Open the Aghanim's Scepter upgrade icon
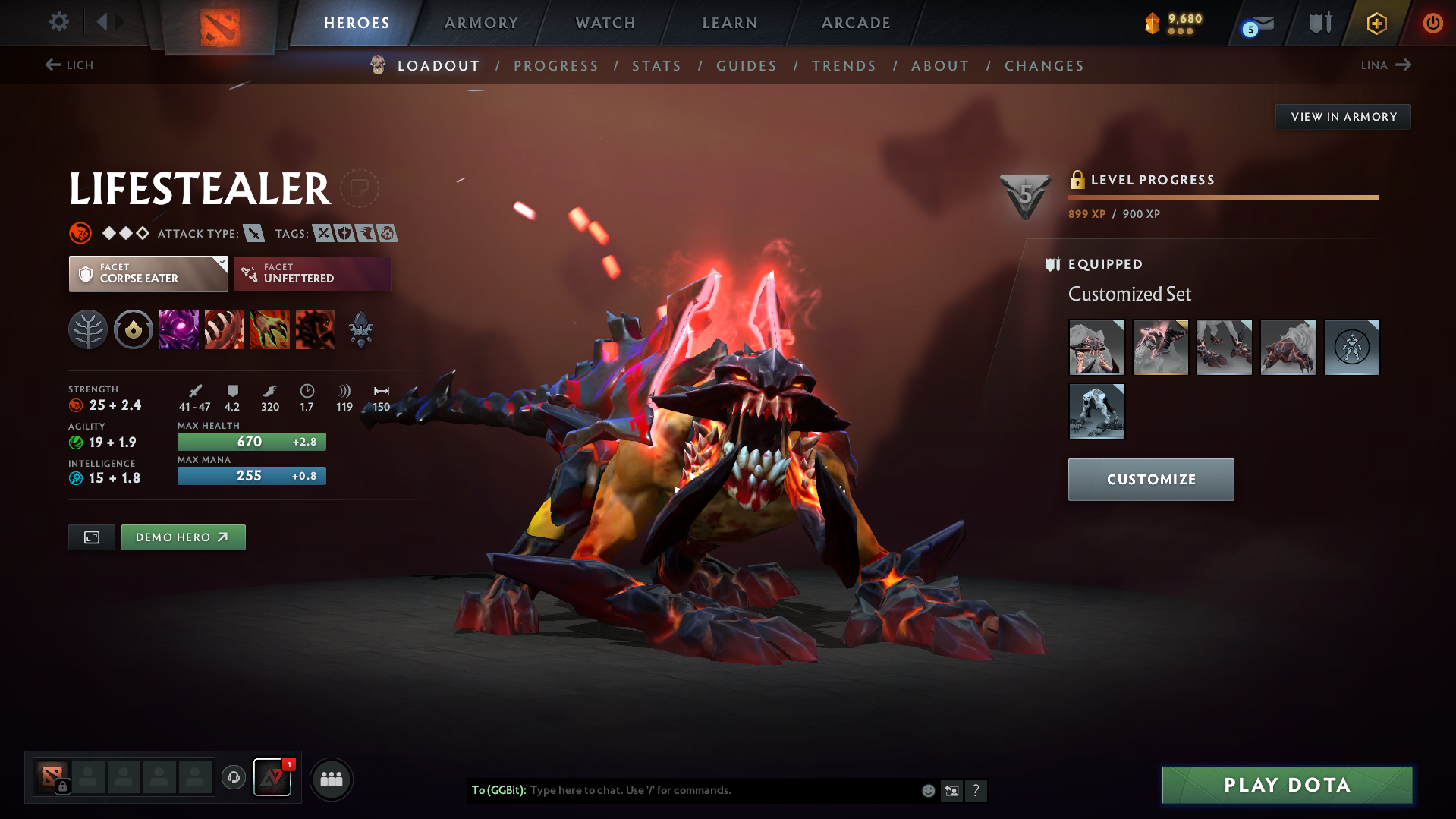Screen dimensions: 1456x819 (x=360, y=329)
